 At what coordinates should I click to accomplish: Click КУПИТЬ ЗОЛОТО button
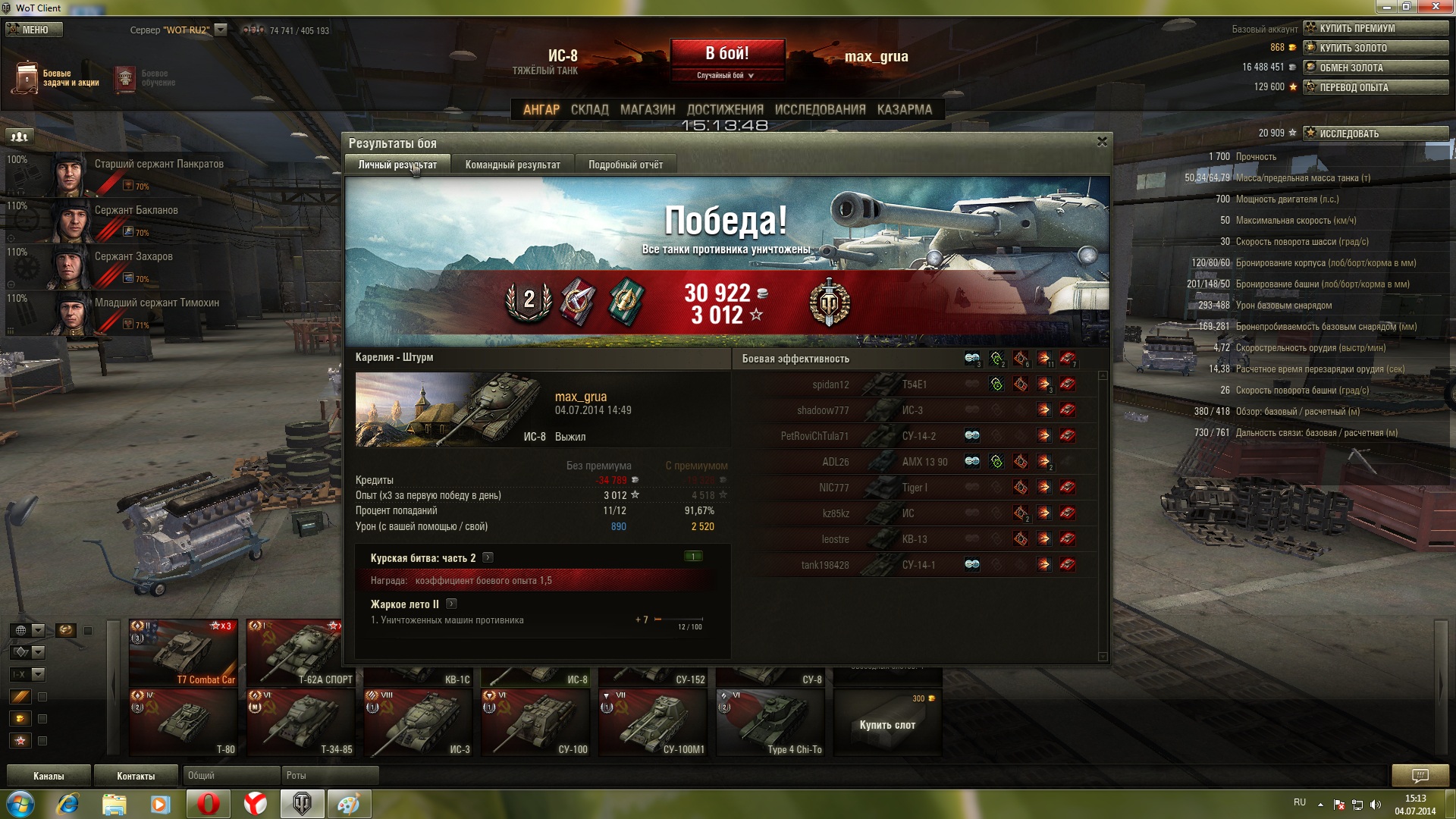click(1375, 48)
